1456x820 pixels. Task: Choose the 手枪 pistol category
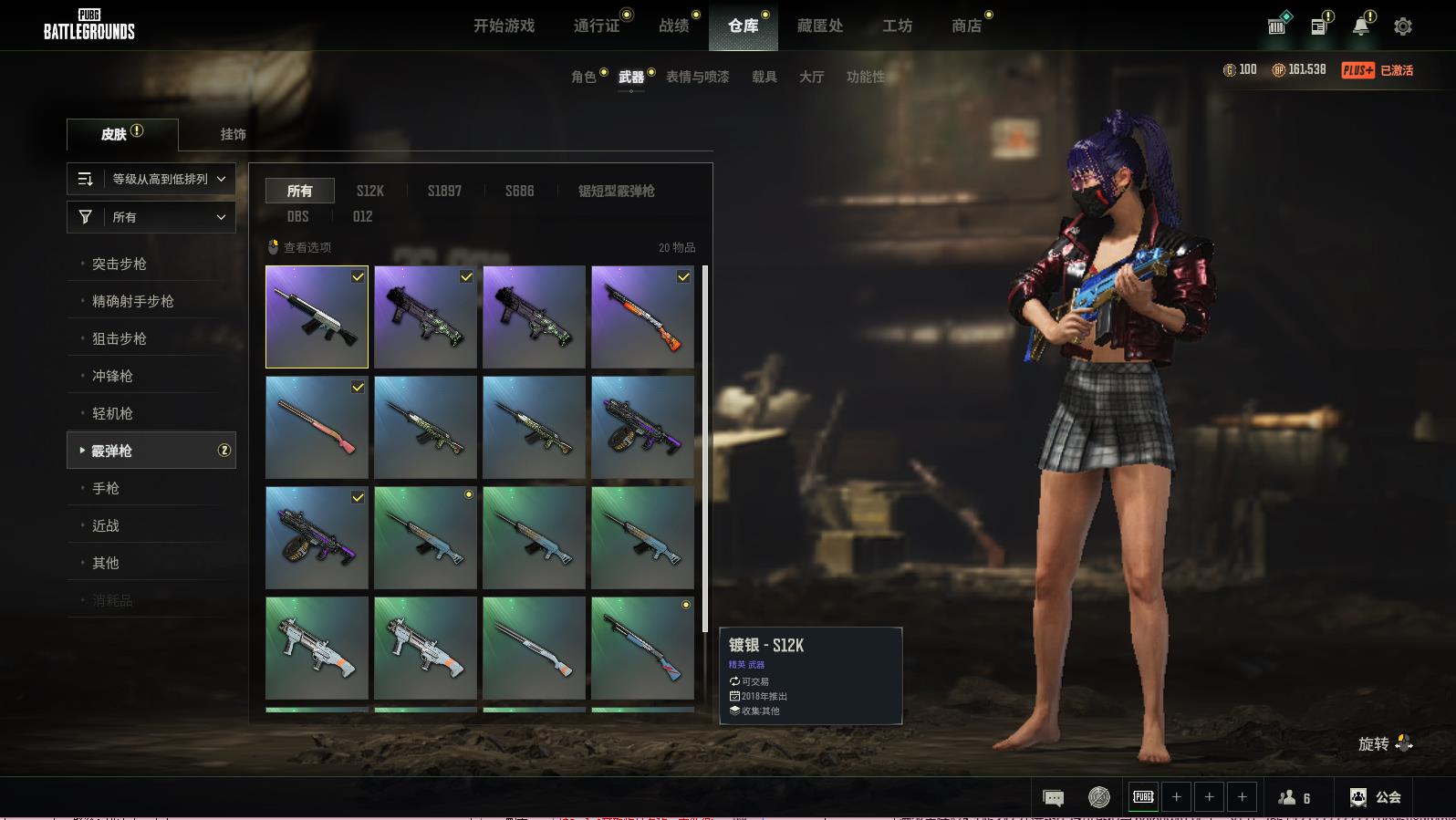click(x=106, y=488)
